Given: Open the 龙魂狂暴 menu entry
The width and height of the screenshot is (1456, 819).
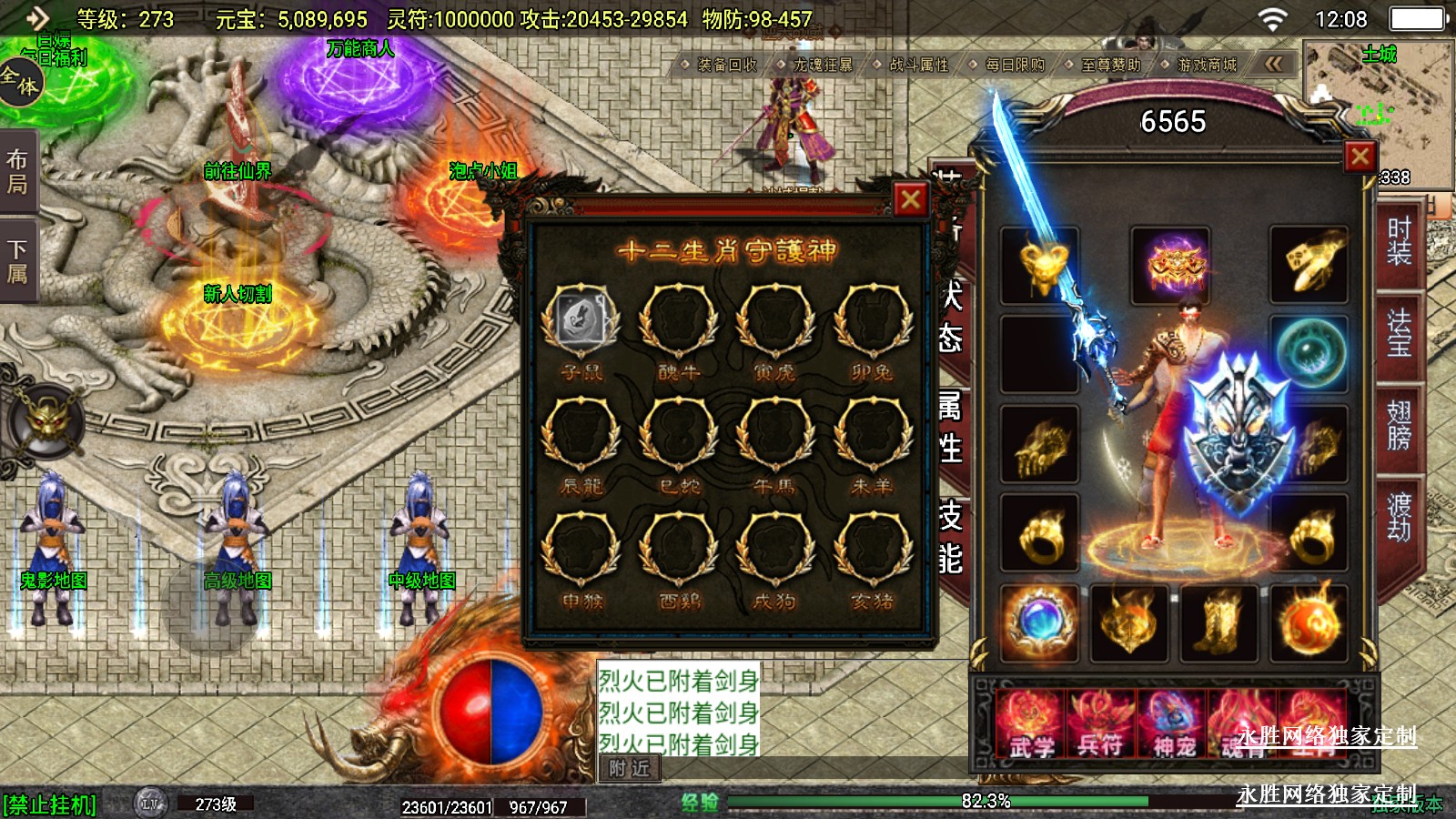Looking at the screenshot, I should (822, 65).
